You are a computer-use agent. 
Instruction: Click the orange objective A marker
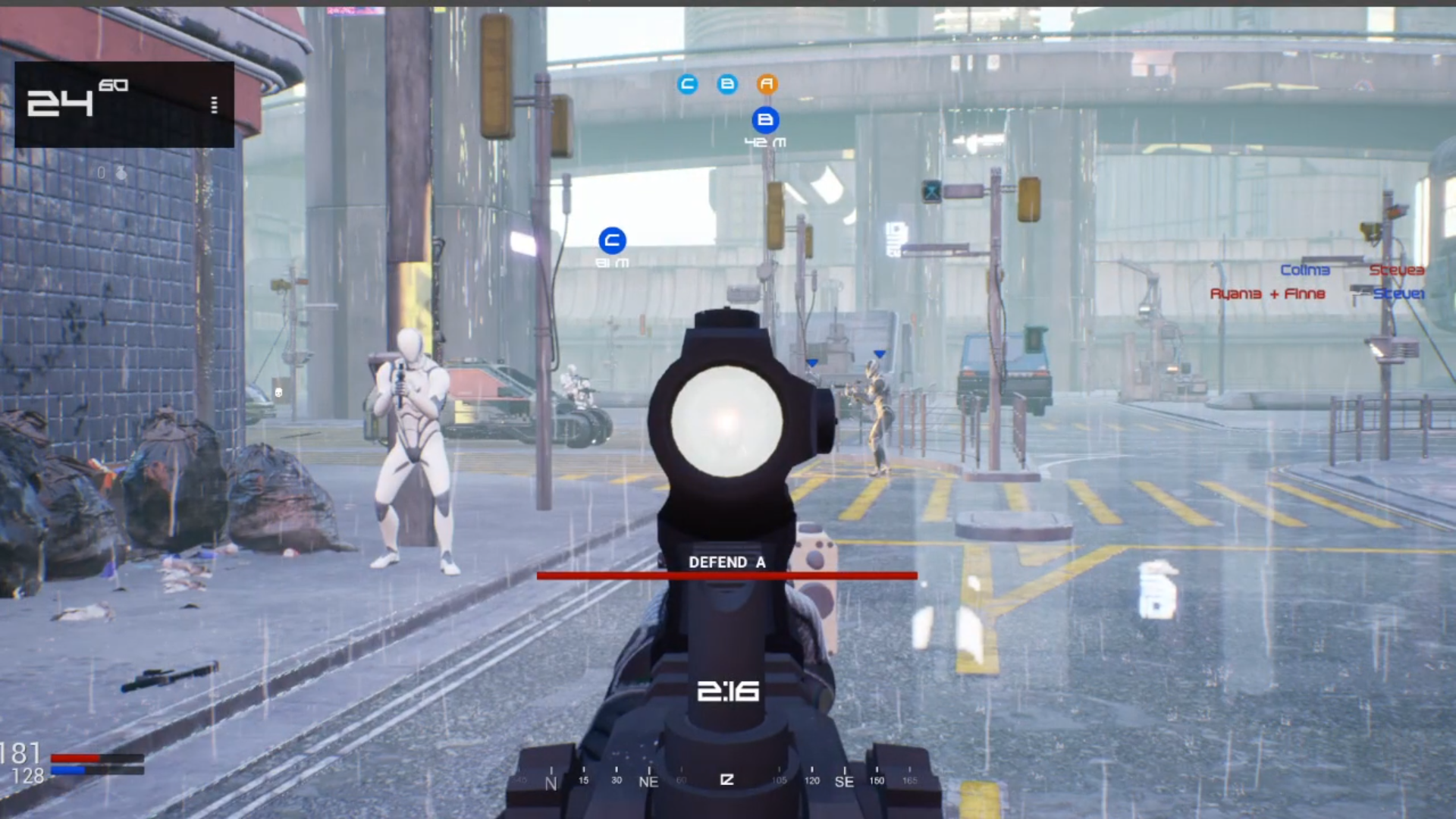[767, 85]
